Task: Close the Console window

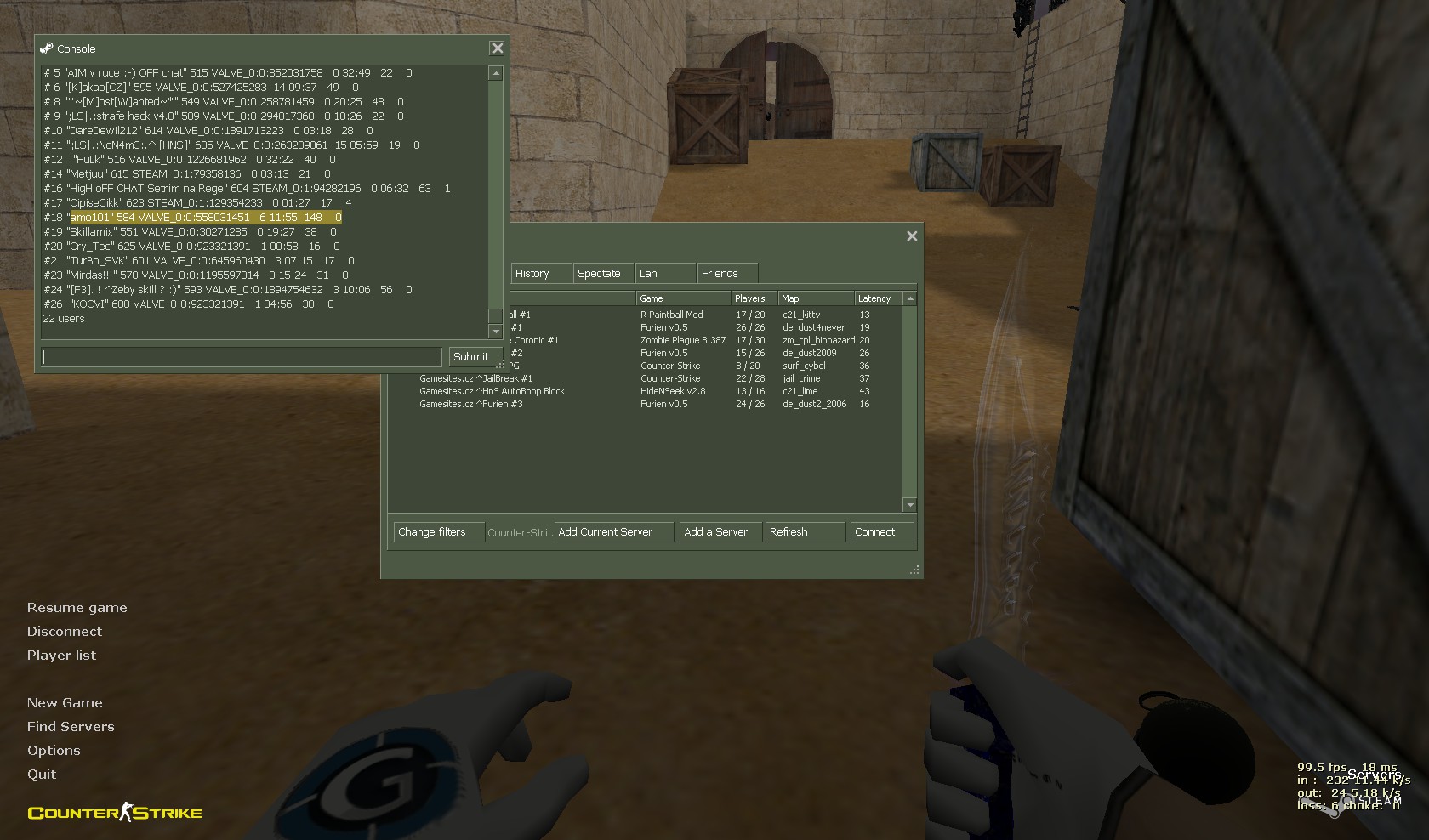Action: coord(498,48)
